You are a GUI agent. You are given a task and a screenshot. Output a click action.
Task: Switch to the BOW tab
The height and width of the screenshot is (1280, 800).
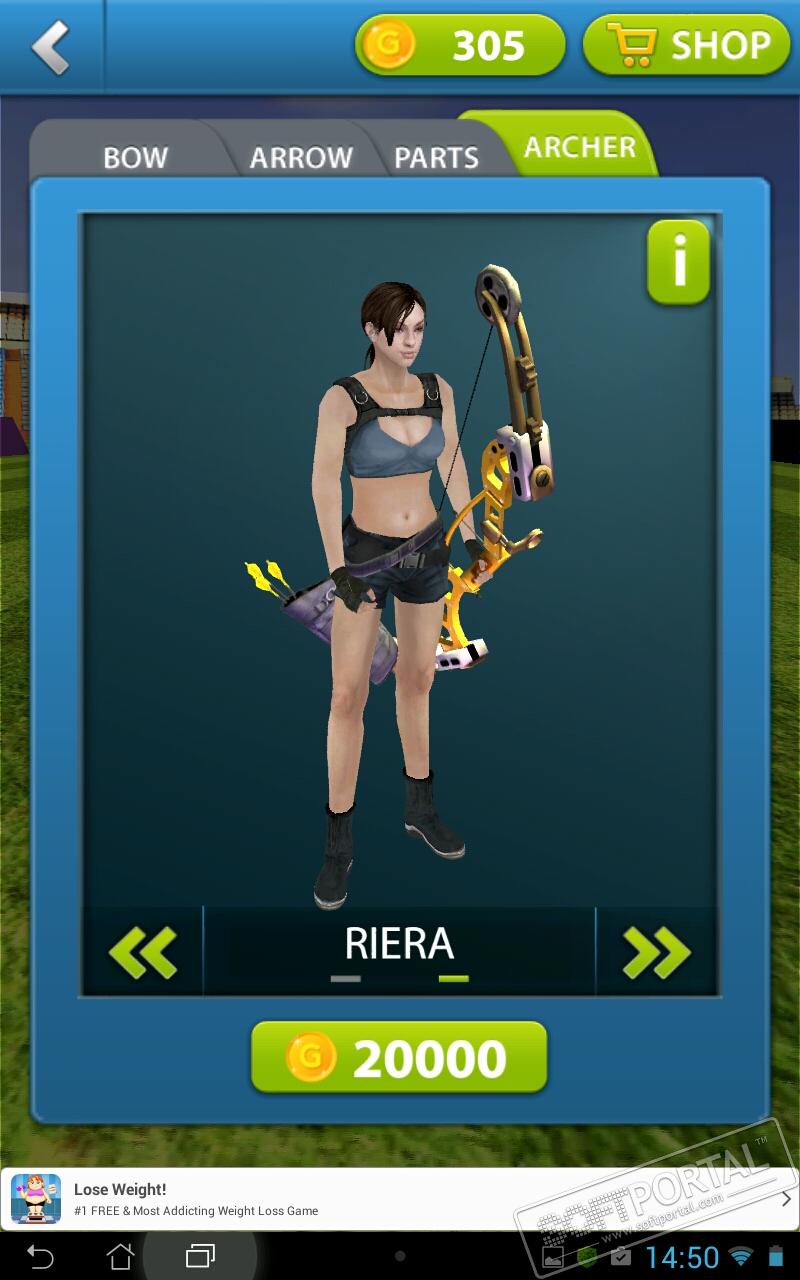(135, 157)
